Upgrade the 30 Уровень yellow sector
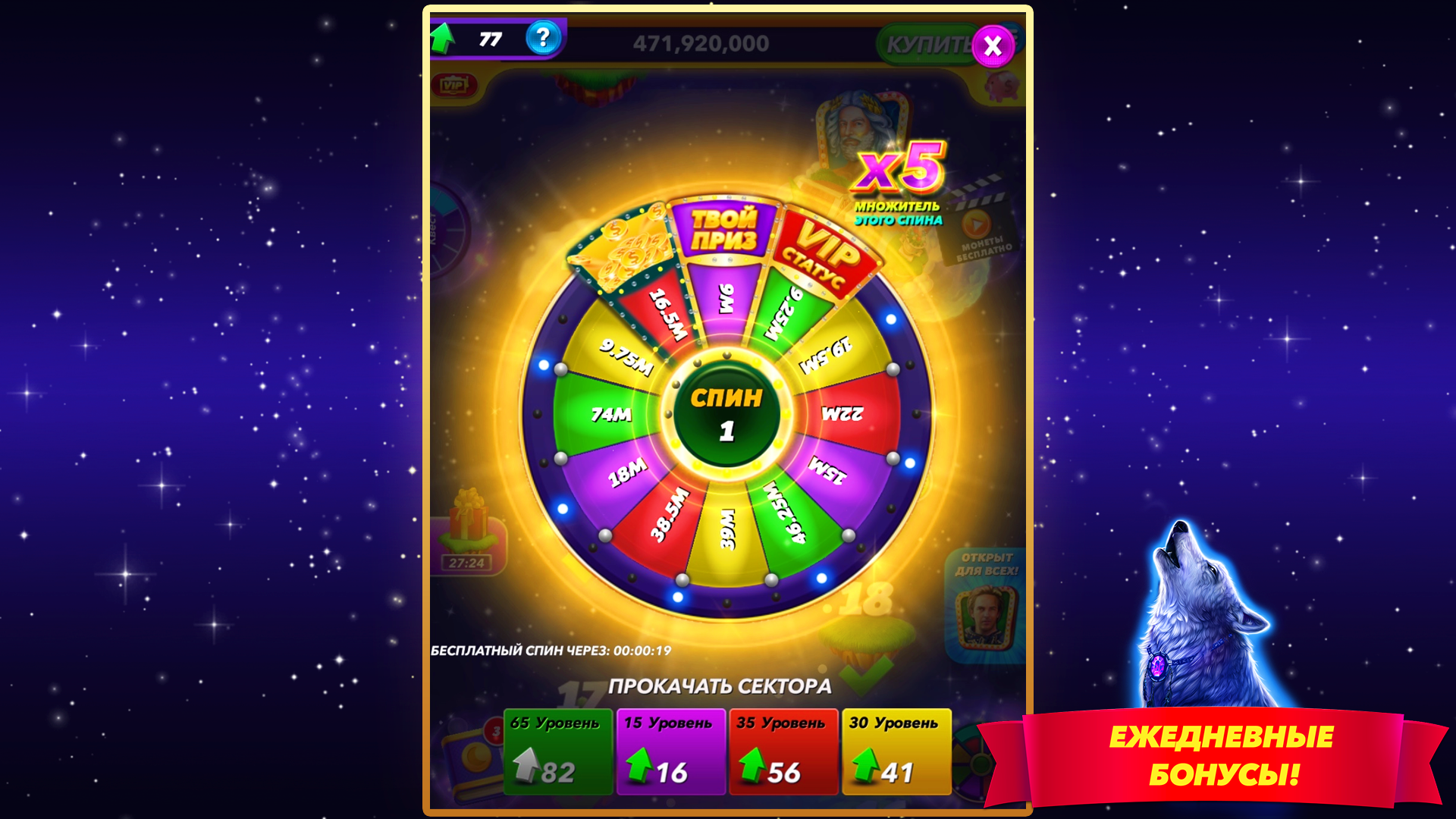This screenshot has height=819, width=1456. (x=896, y=751)
